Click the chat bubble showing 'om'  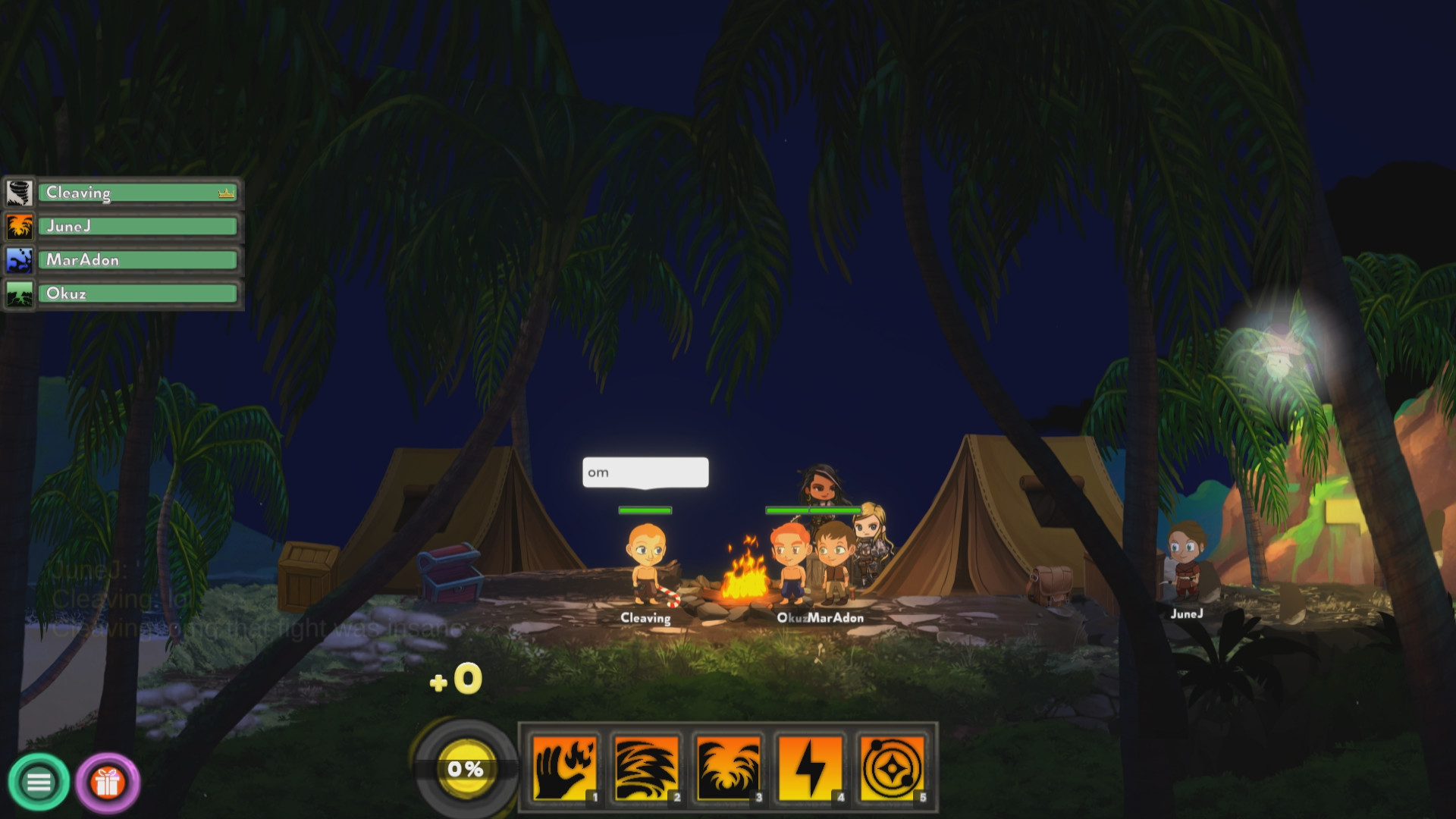pos(645,472)
